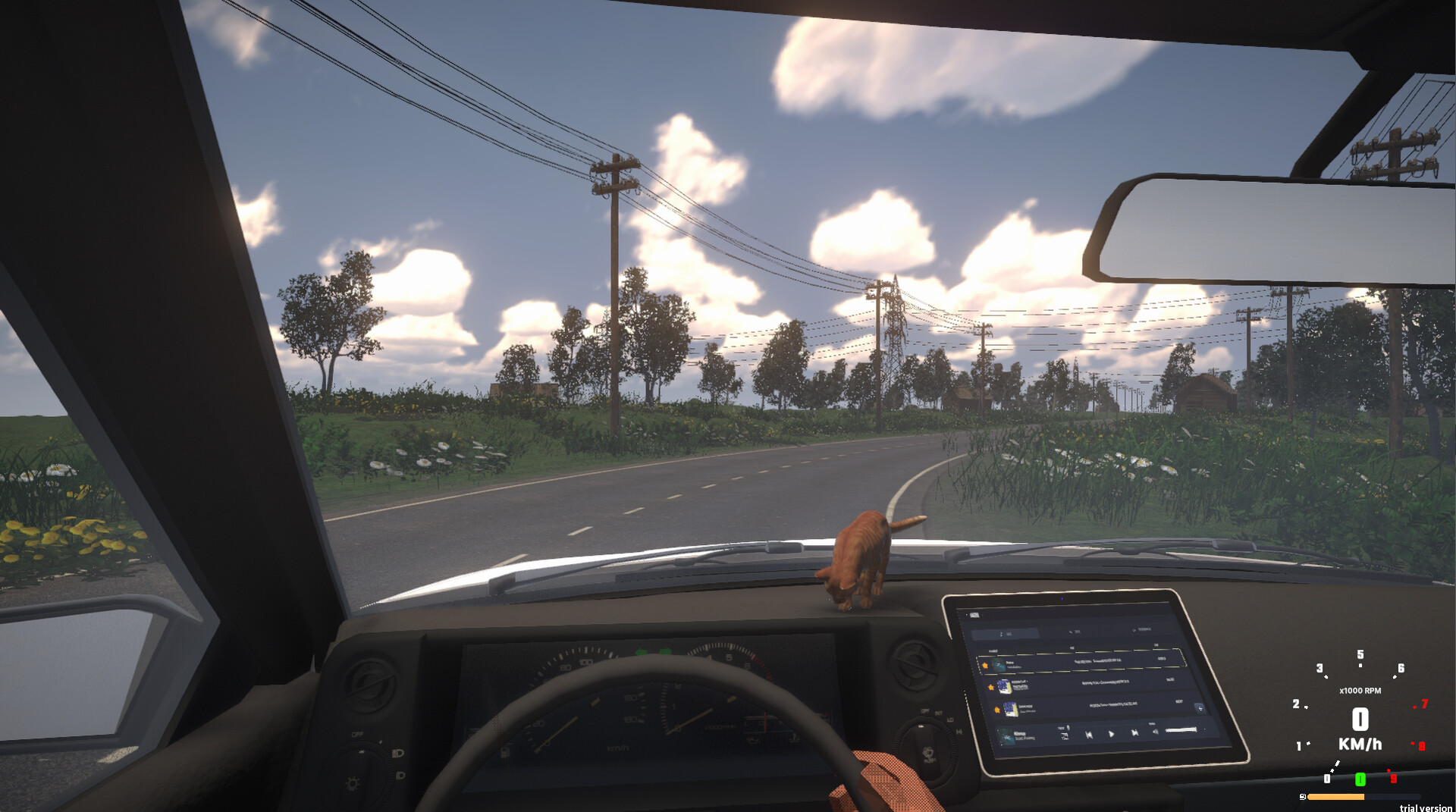The height and width of the screenshot is (812, 1456).
Task: Favorite the first song with its star
Action: [x=986, y=666]
